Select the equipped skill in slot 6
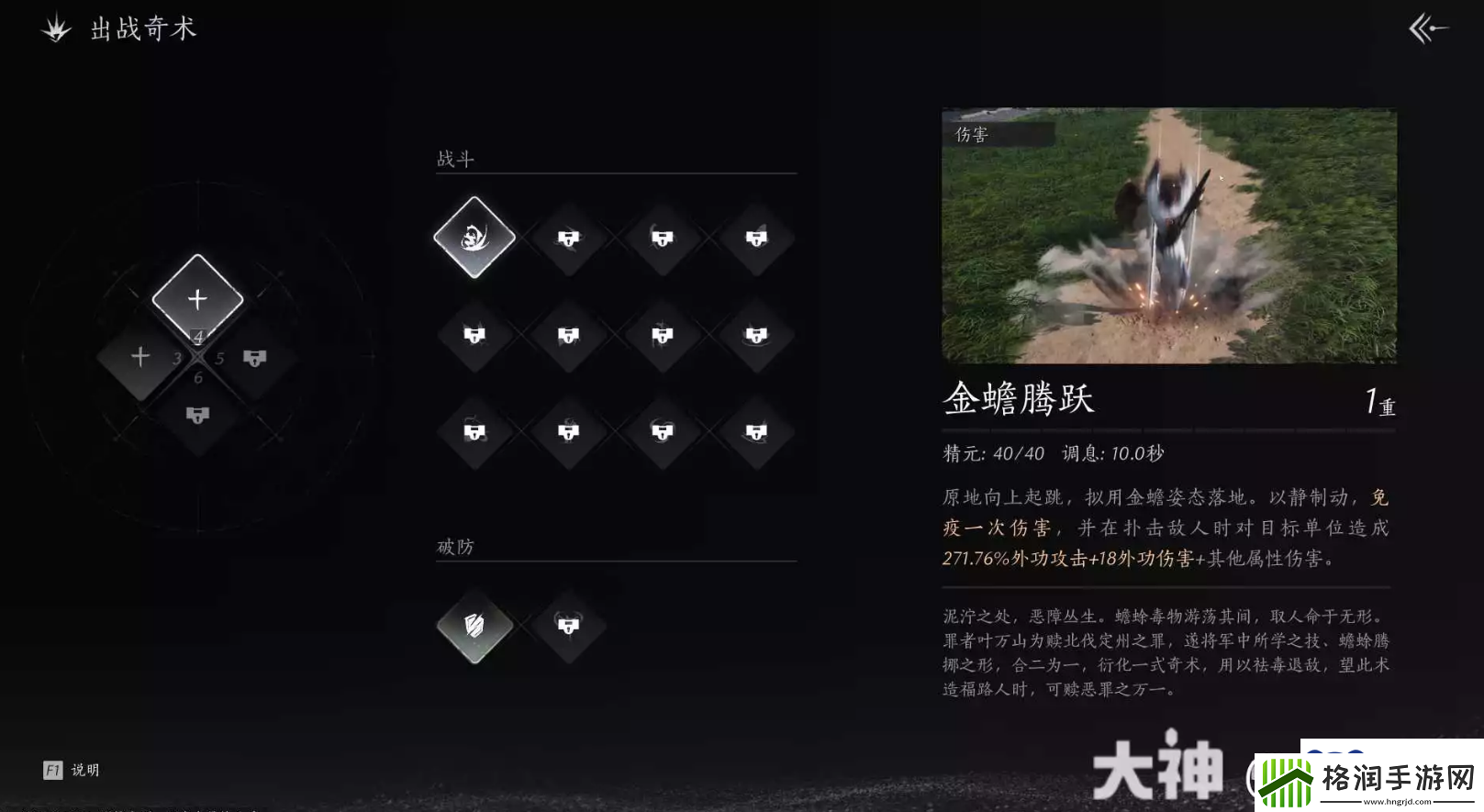The height and width of the screenshot is (812, 1484). [196, 415]
